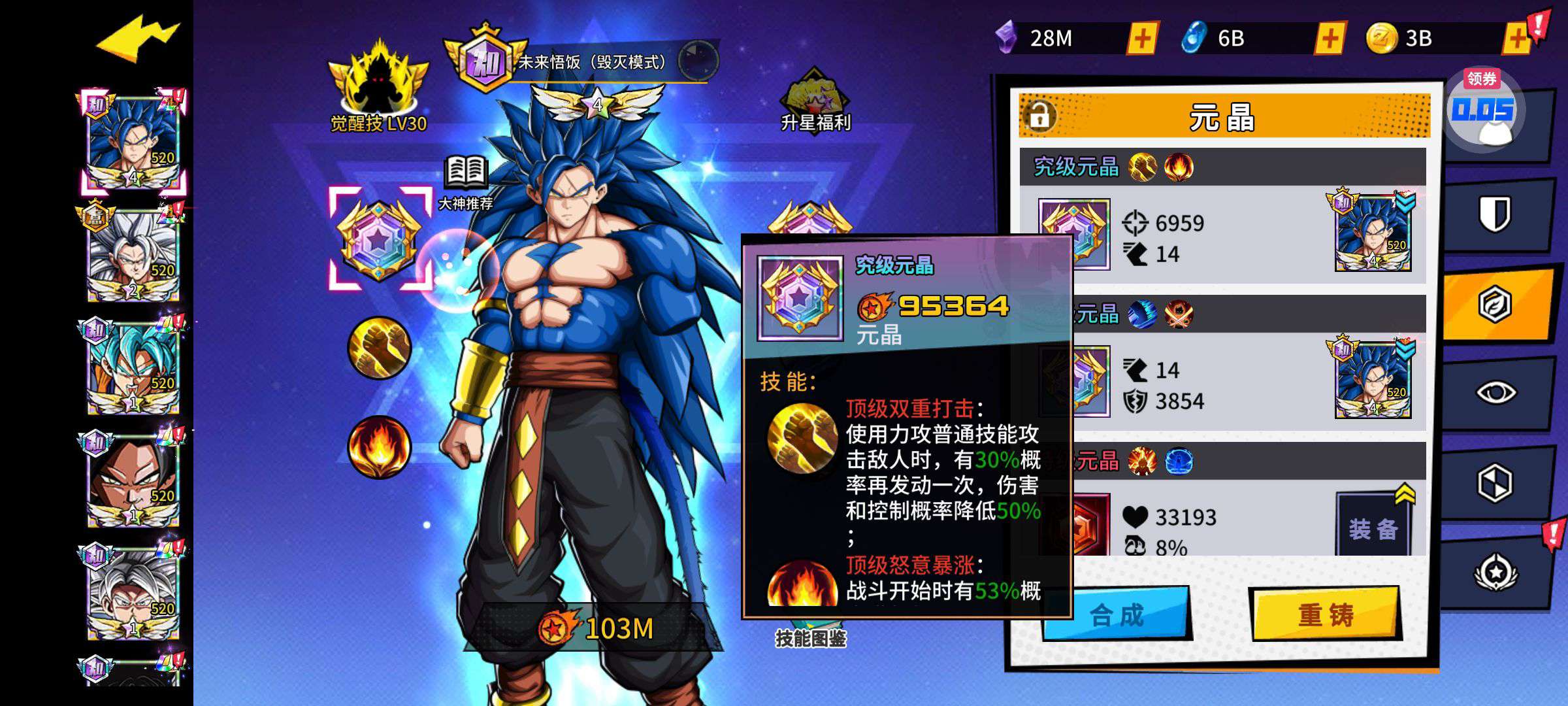Switch to the eye tab
The width and height of the screenshot is (1568, 706).
click(1495, 393)
